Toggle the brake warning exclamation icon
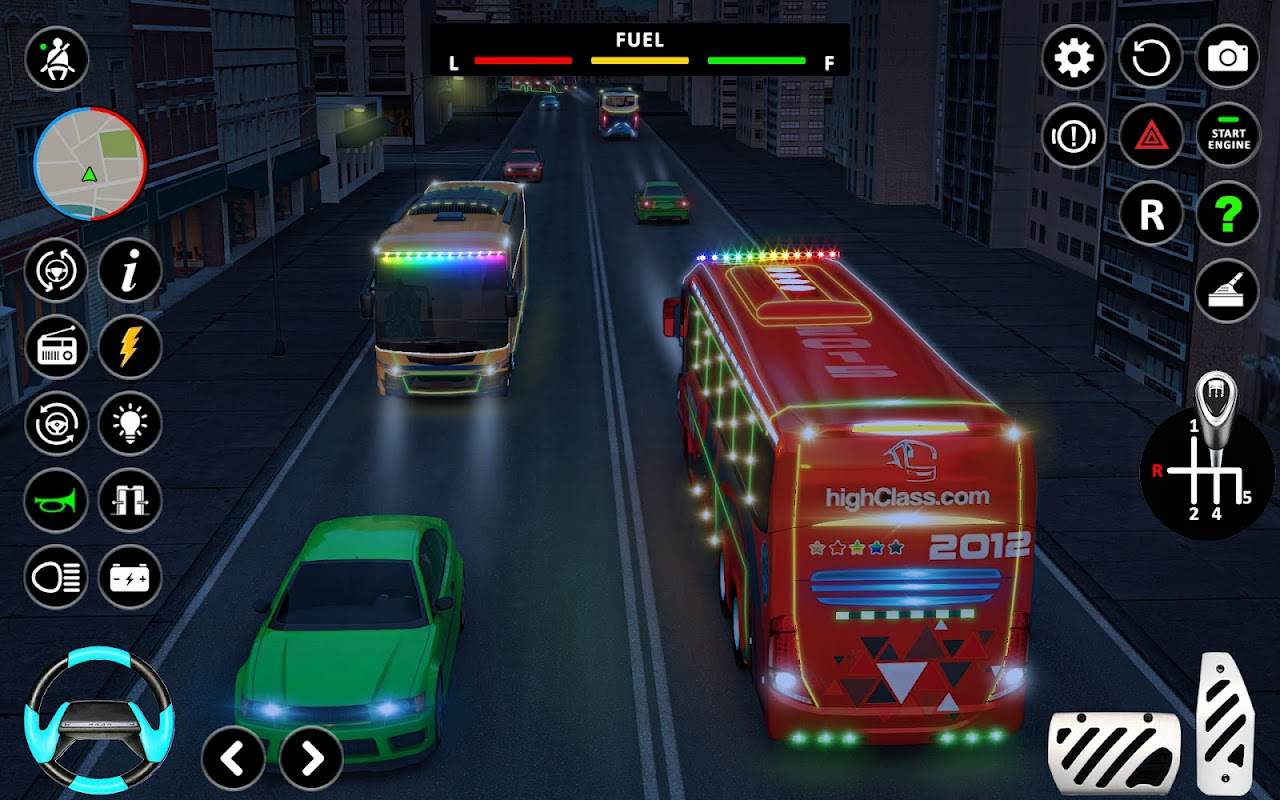 [x=1074, y=135]
